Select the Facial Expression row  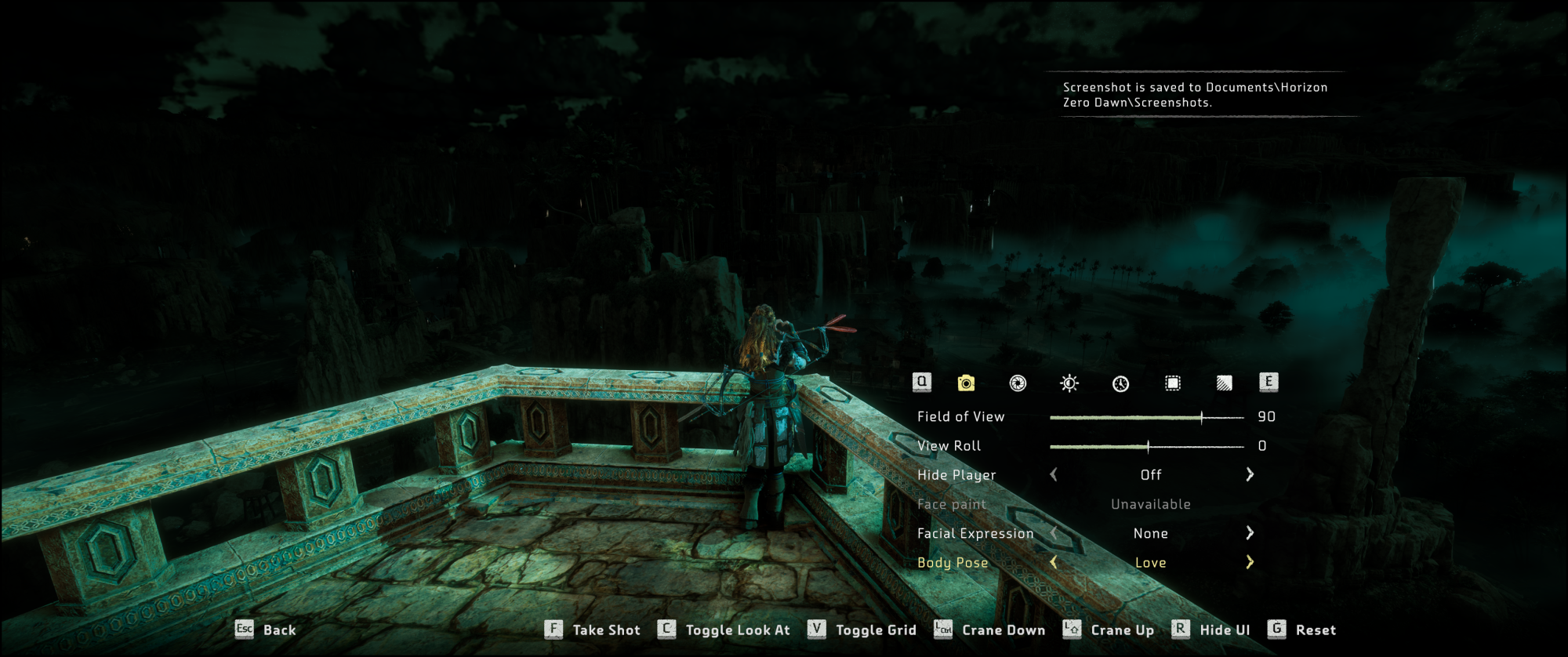click(975, 533)
